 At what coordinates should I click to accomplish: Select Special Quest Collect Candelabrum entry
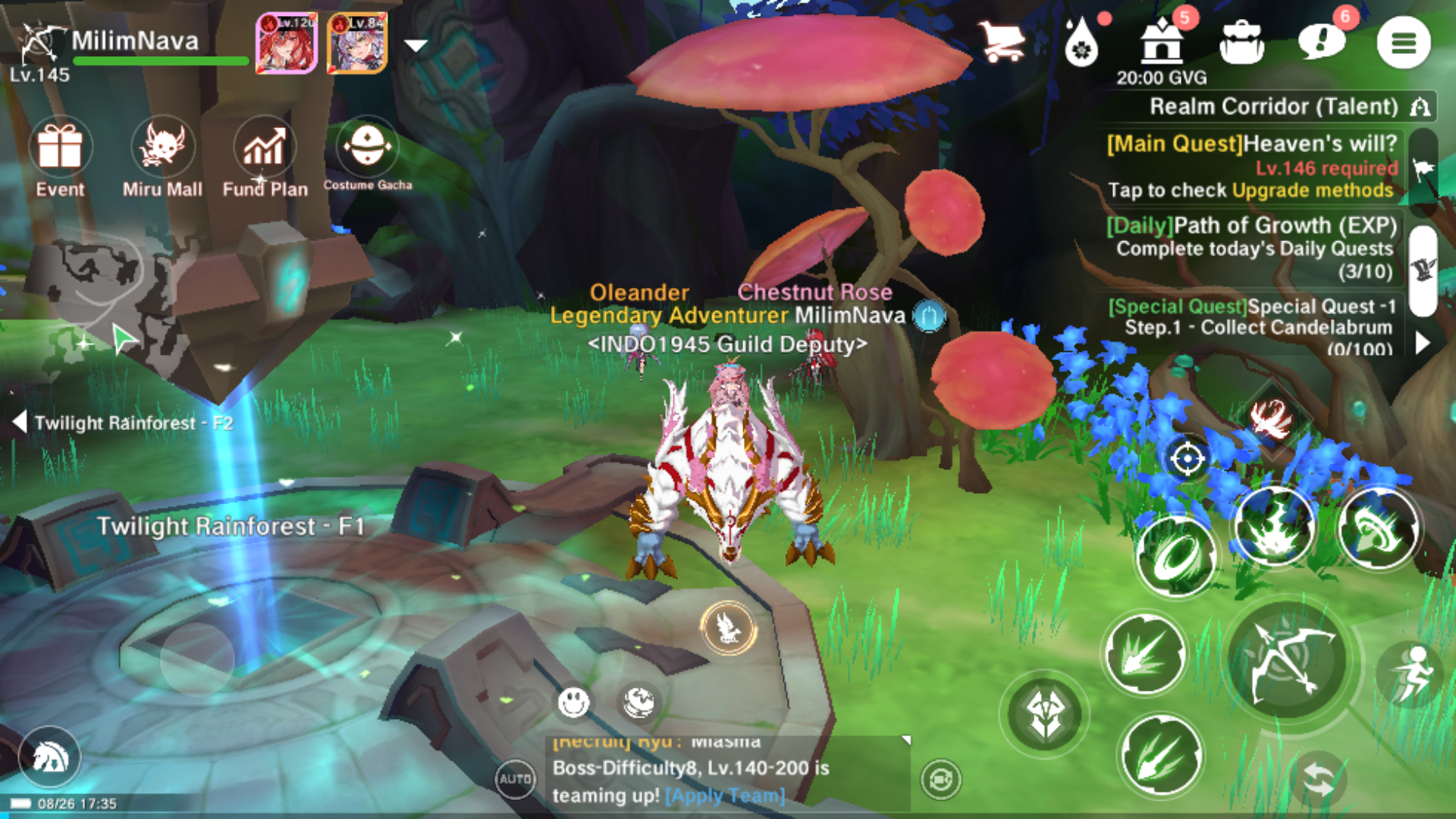pyautogui.click(x=1251, y=327)
